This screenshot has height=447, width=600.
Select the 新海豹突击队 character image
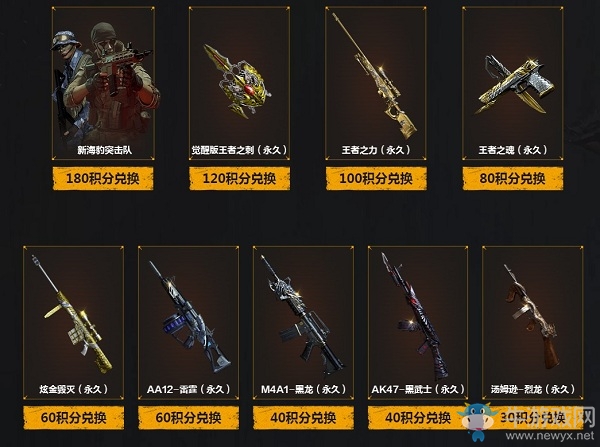coord(102,75)
